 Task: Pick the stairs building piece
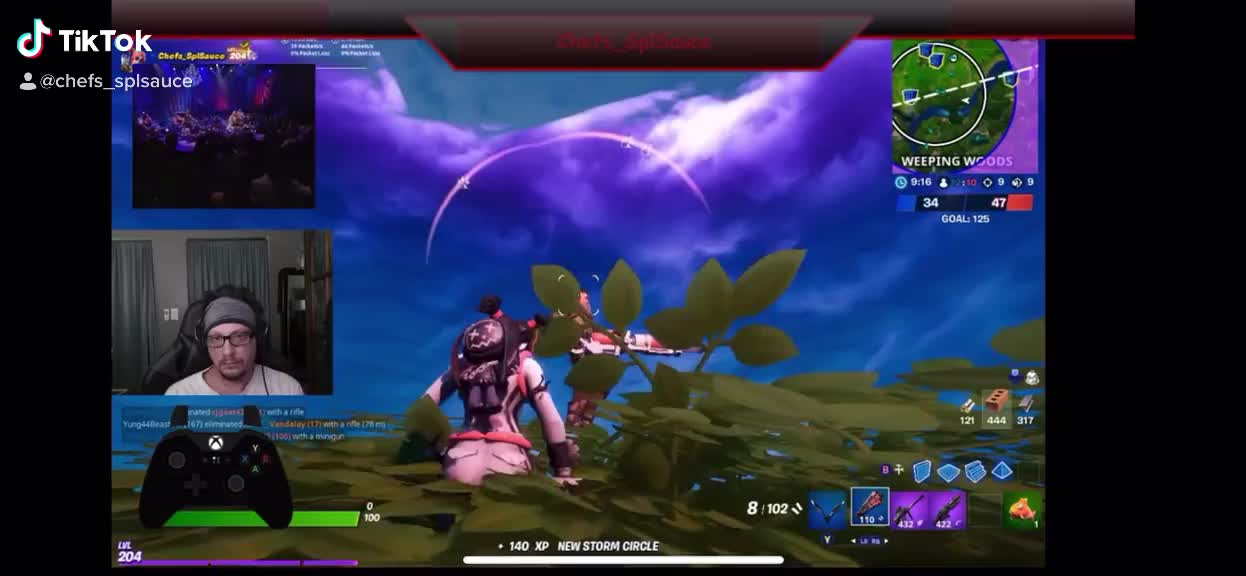(975, 470)
